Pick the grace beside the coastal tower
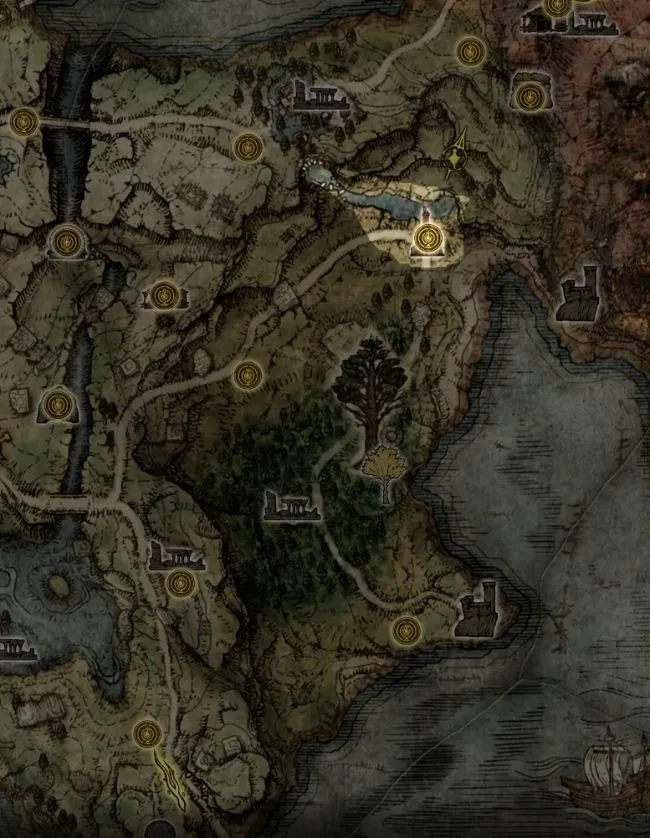The image size is (650, 838). pos(405,630)
